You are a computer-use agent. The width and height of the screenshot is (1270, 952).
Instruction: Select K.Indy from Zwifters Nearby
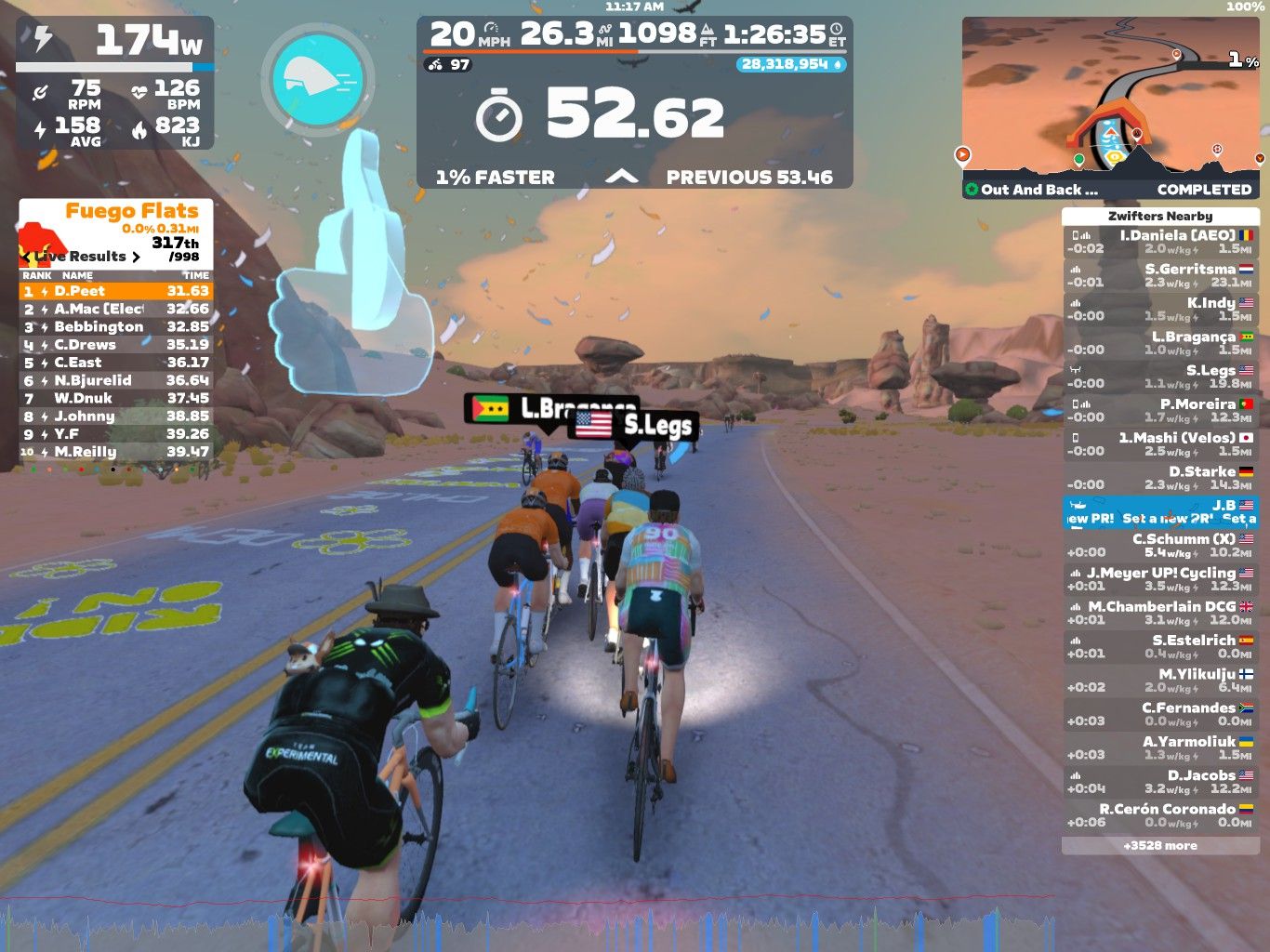[x=1160, y=310]
